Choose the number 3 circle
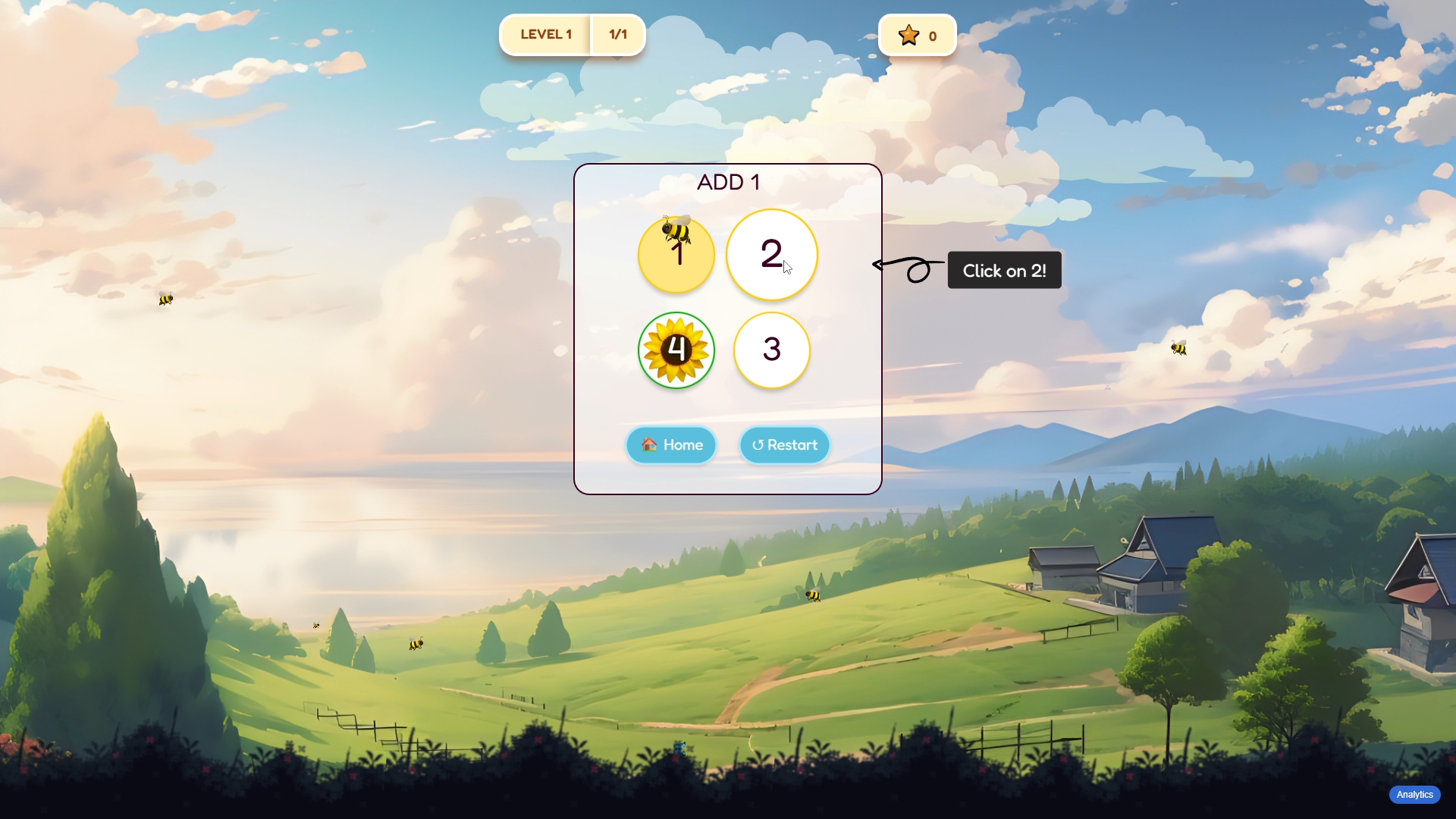The height and width of the screenshot is (819, 1456). pyautogui.click(x=771, y=350)
